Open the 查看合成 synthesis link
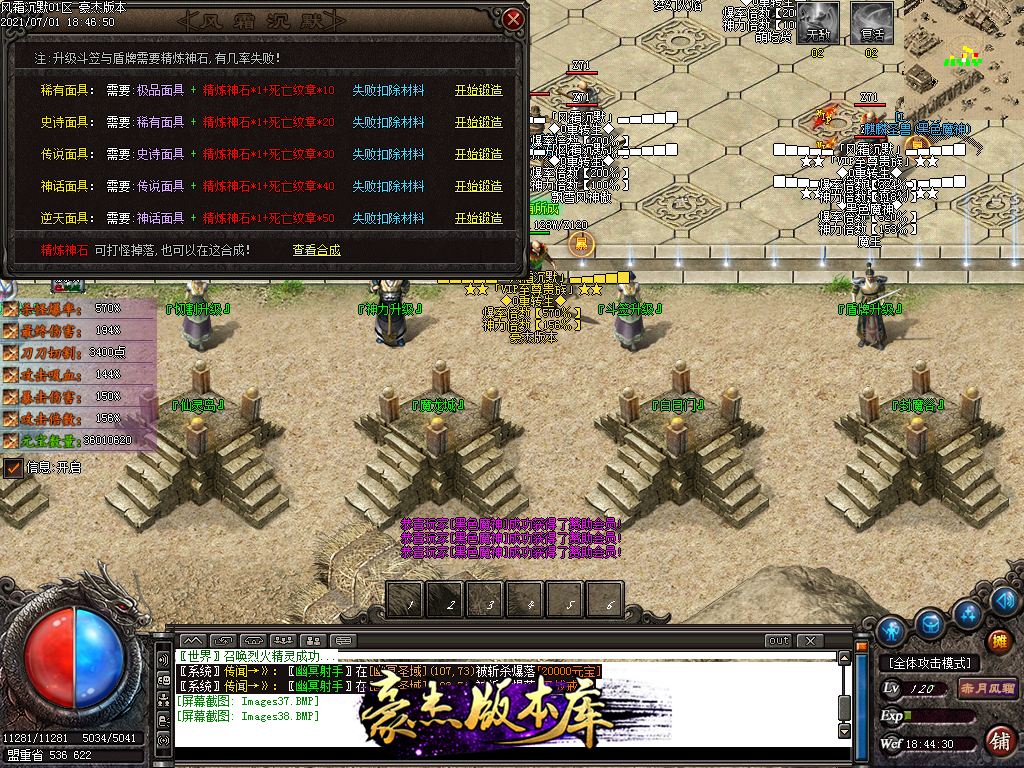 click(x=316, y=250)
